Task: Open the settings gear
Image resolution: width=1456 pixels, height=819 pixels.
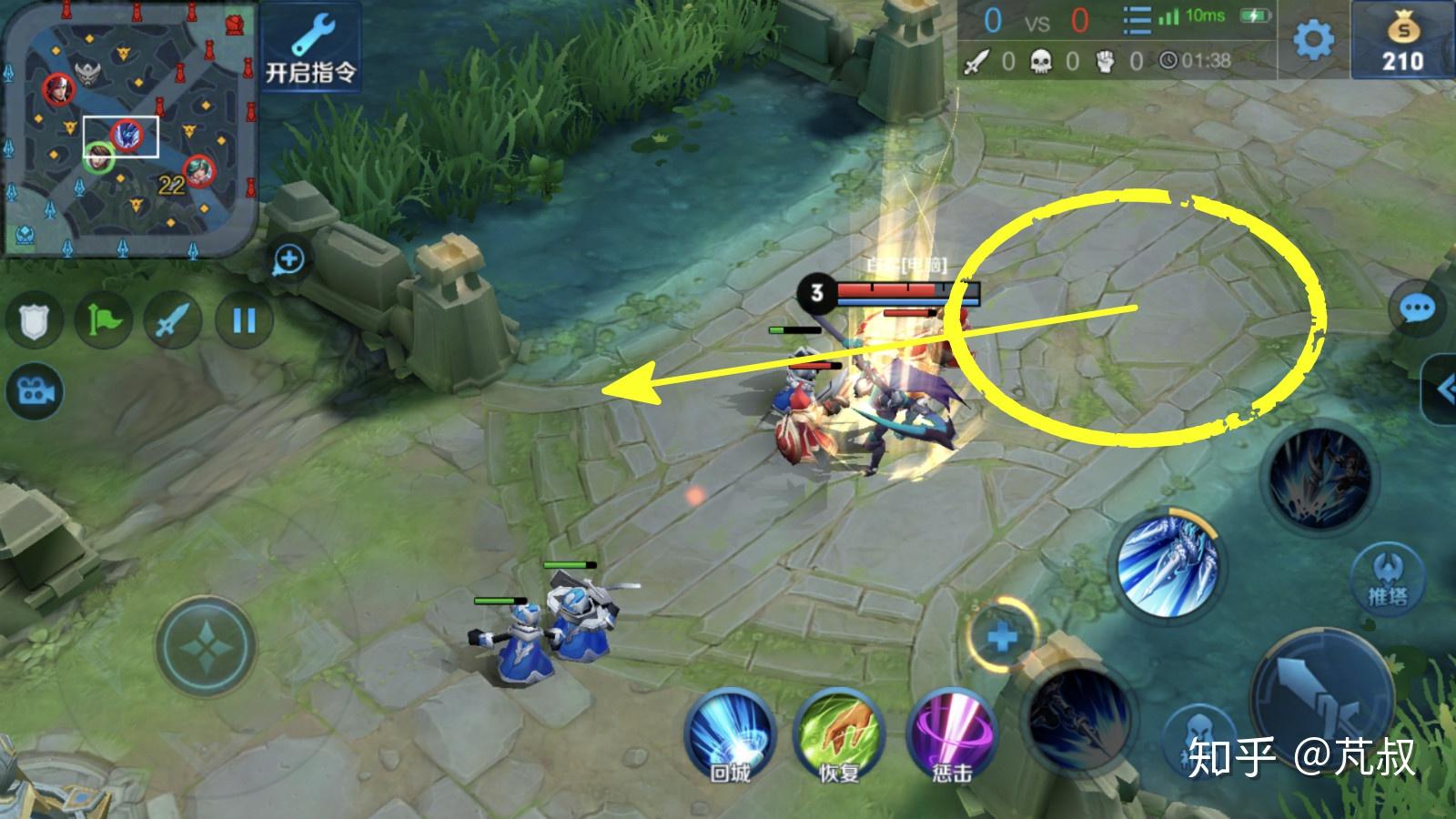Action: coord(1313,39)
